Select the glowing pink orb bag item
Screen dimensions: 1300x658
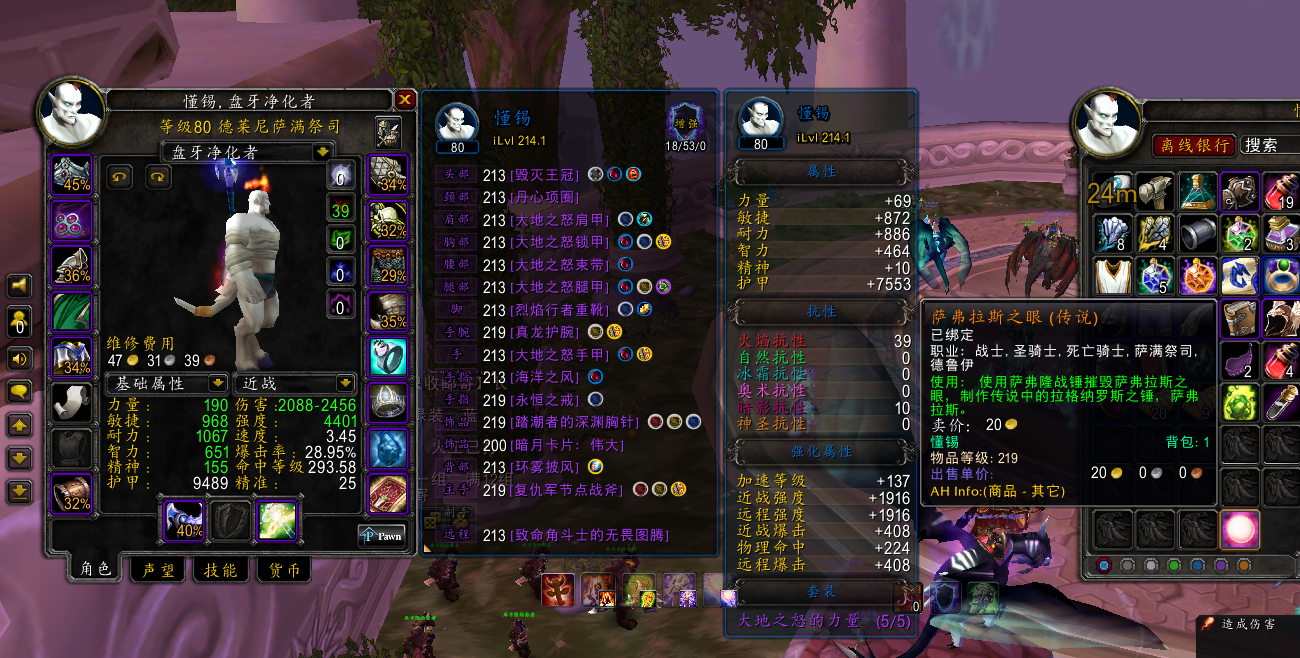coord(1239,527)
